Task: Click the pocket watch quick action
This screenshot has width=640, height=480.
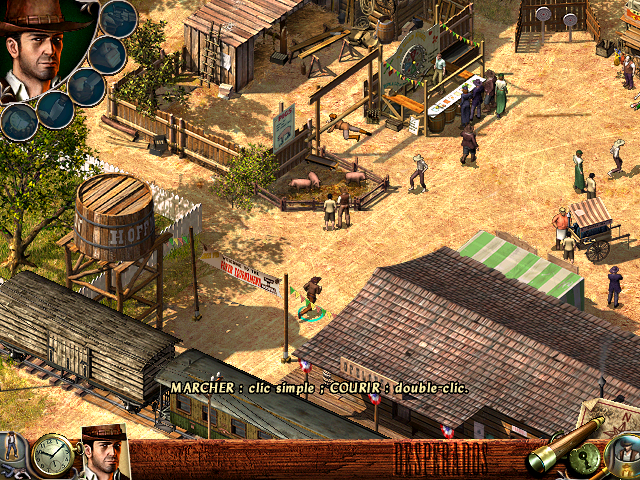Action: 51,455
